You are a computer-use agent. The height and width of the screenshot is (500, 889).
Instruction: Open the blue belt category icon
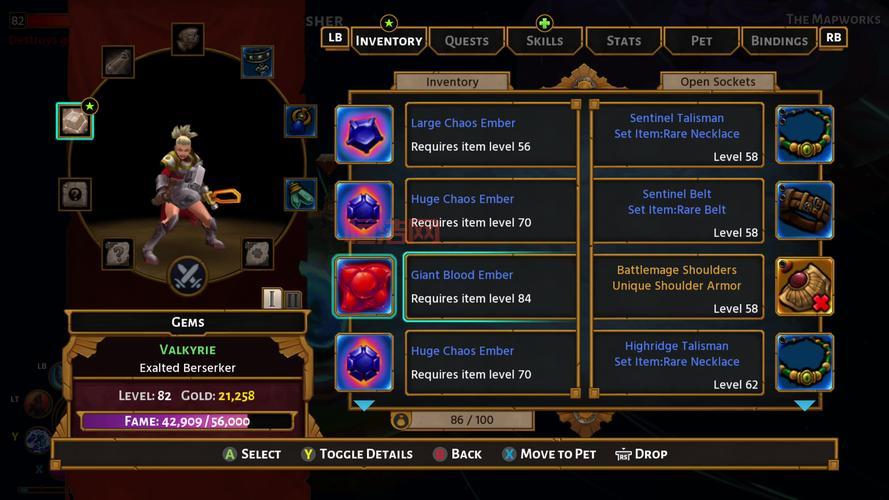(257, 61)
